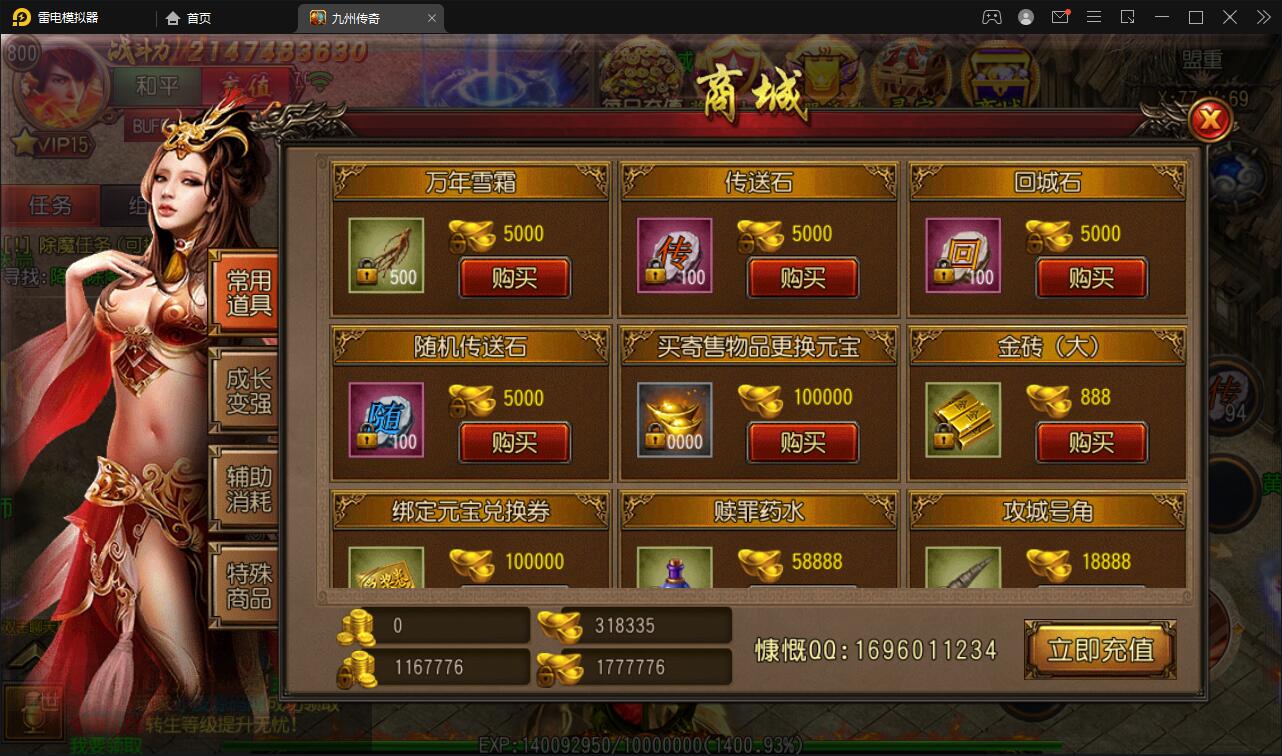Click the gold ingot icon under 买寄售物品更换元宝
Image resolution: width=1282 pixels, height=756 pixels.
[x=673, y=420]
